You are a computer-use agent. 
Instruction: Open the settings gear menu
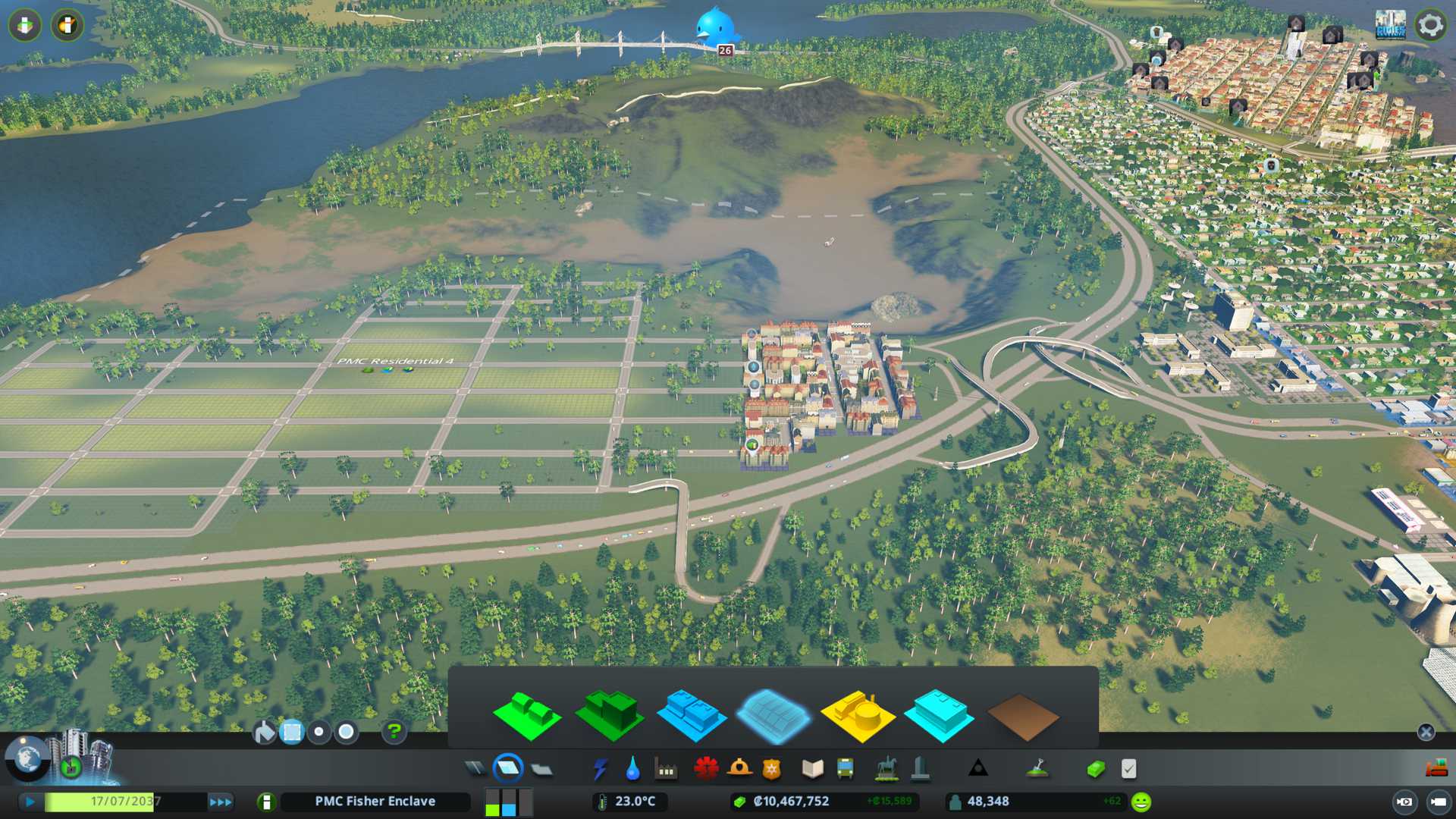tap(1430, 26)
